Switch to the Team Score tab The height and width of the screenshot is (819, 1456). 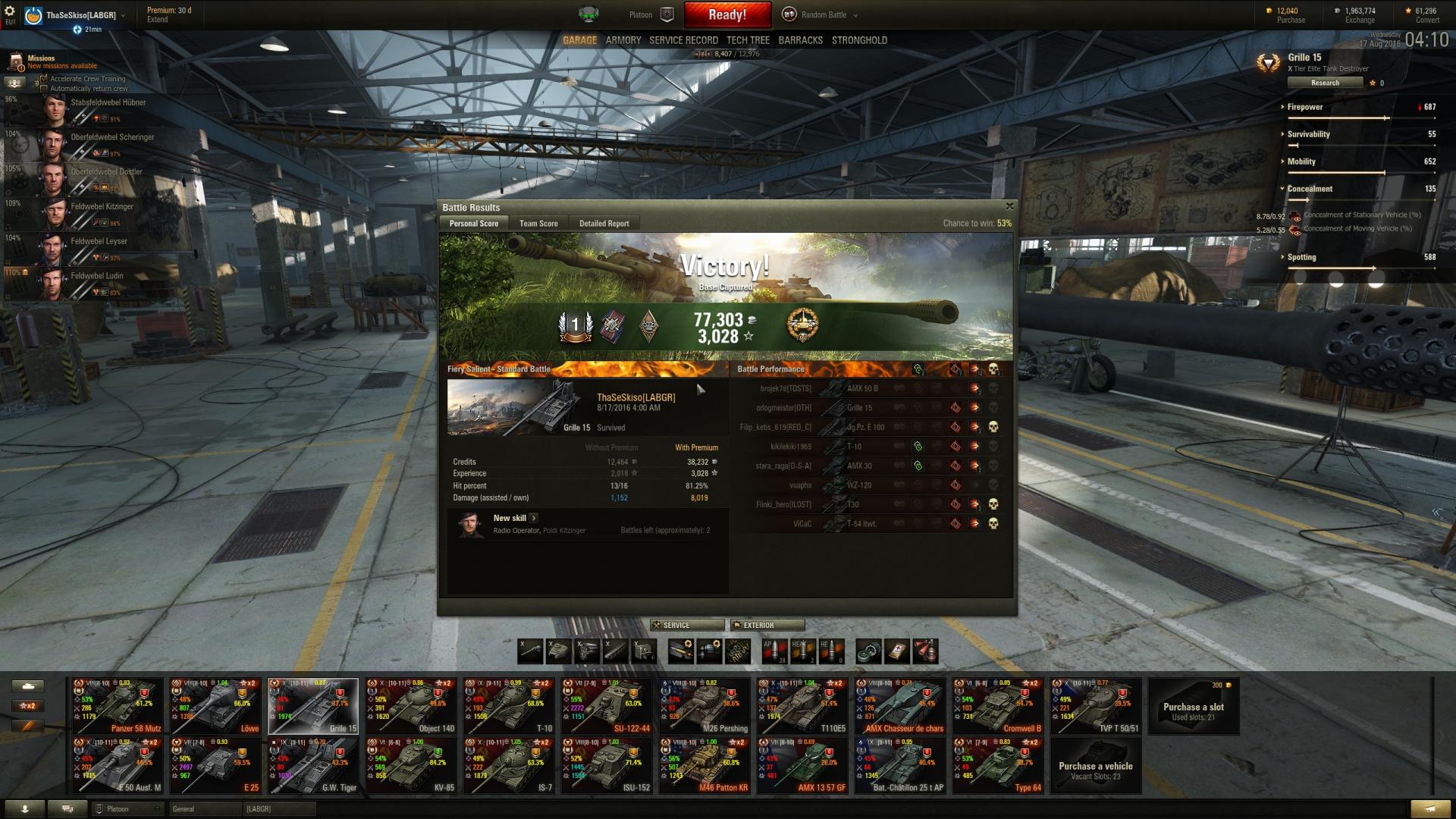[538, 224]
